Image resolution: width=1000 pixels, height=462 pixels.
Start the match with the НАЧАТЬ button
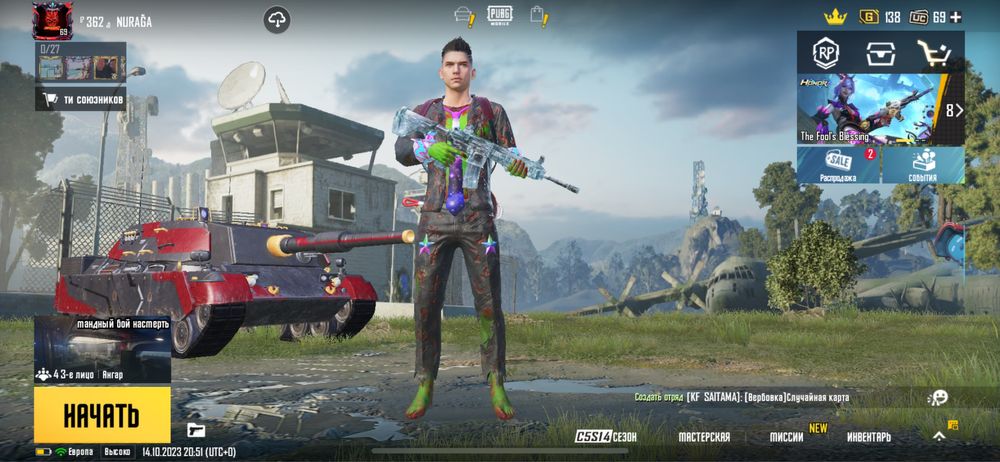tap(101, 415)
